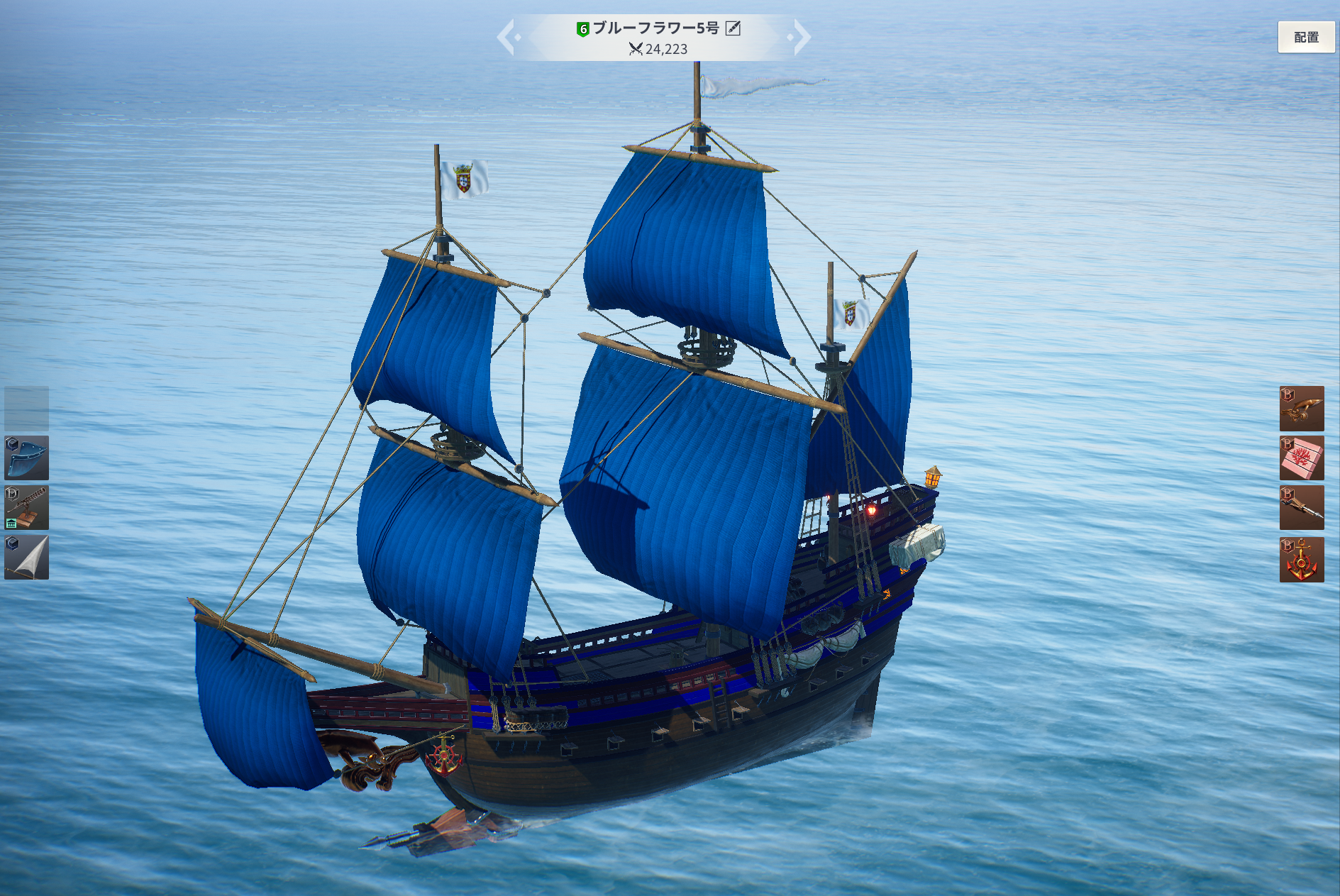Image resolution: width=1340 pixels, height=896 pixels.
Task: Select the B-grade ram spear slot
Action: point(1301,508)
